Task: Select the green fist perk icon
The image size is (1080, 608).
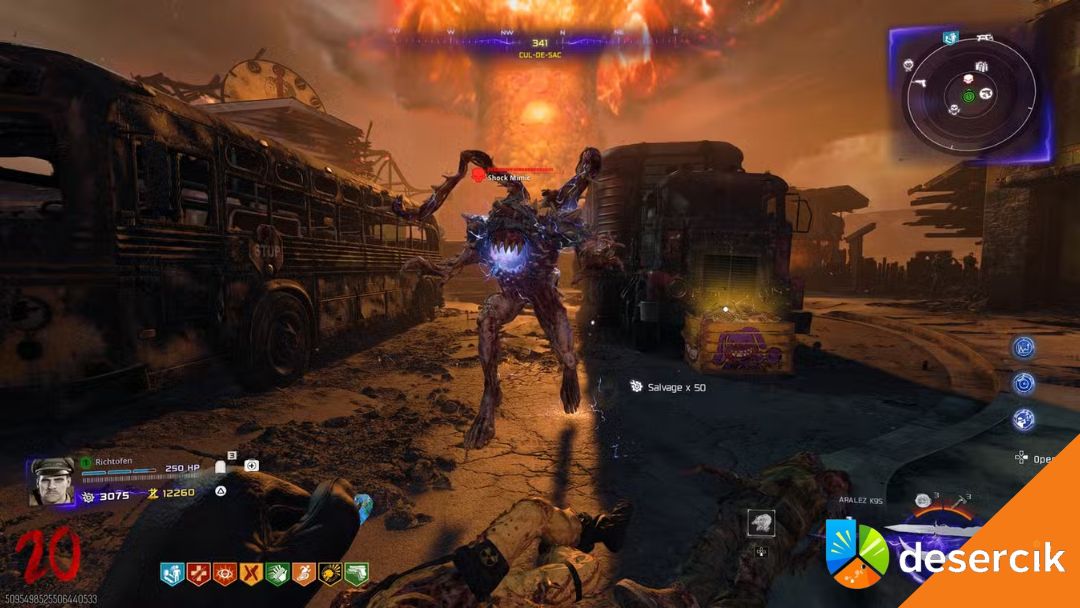Action: (x=277, y=573)
